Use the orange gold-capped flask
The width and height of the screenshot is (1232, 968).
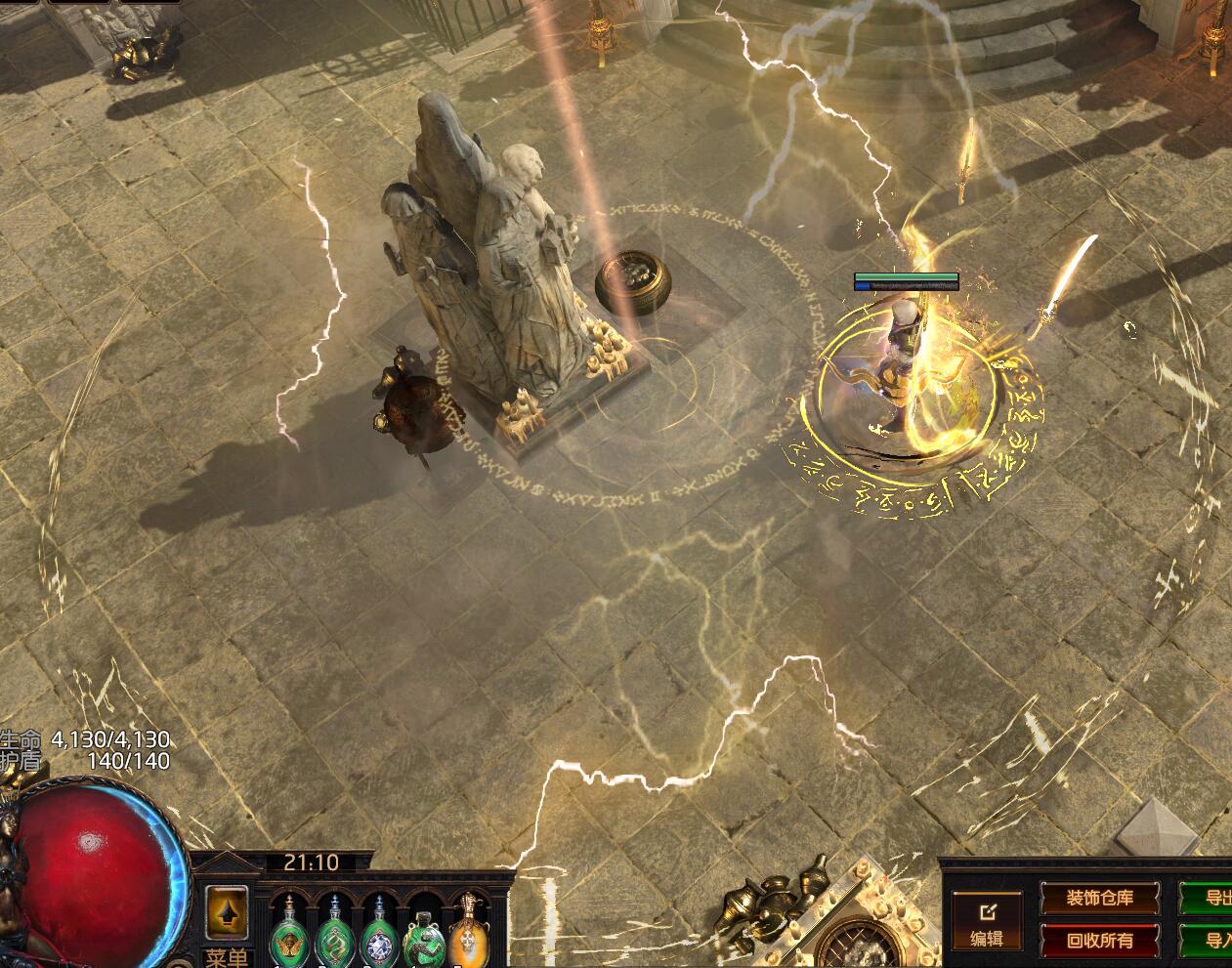(x=468, y=934)
